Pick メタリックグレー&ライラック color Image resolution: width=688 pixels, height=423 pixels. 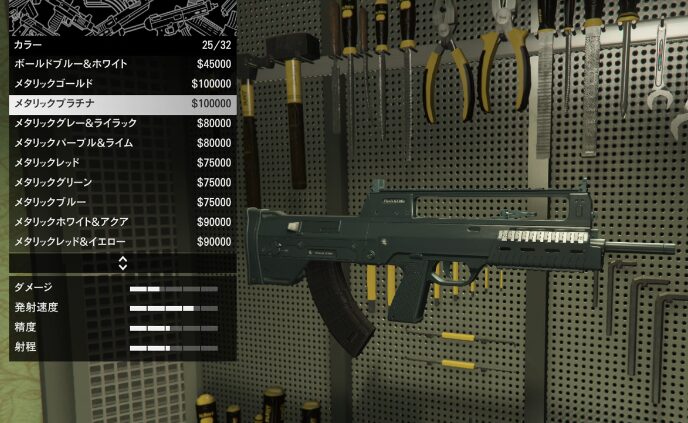pos(120,123)
